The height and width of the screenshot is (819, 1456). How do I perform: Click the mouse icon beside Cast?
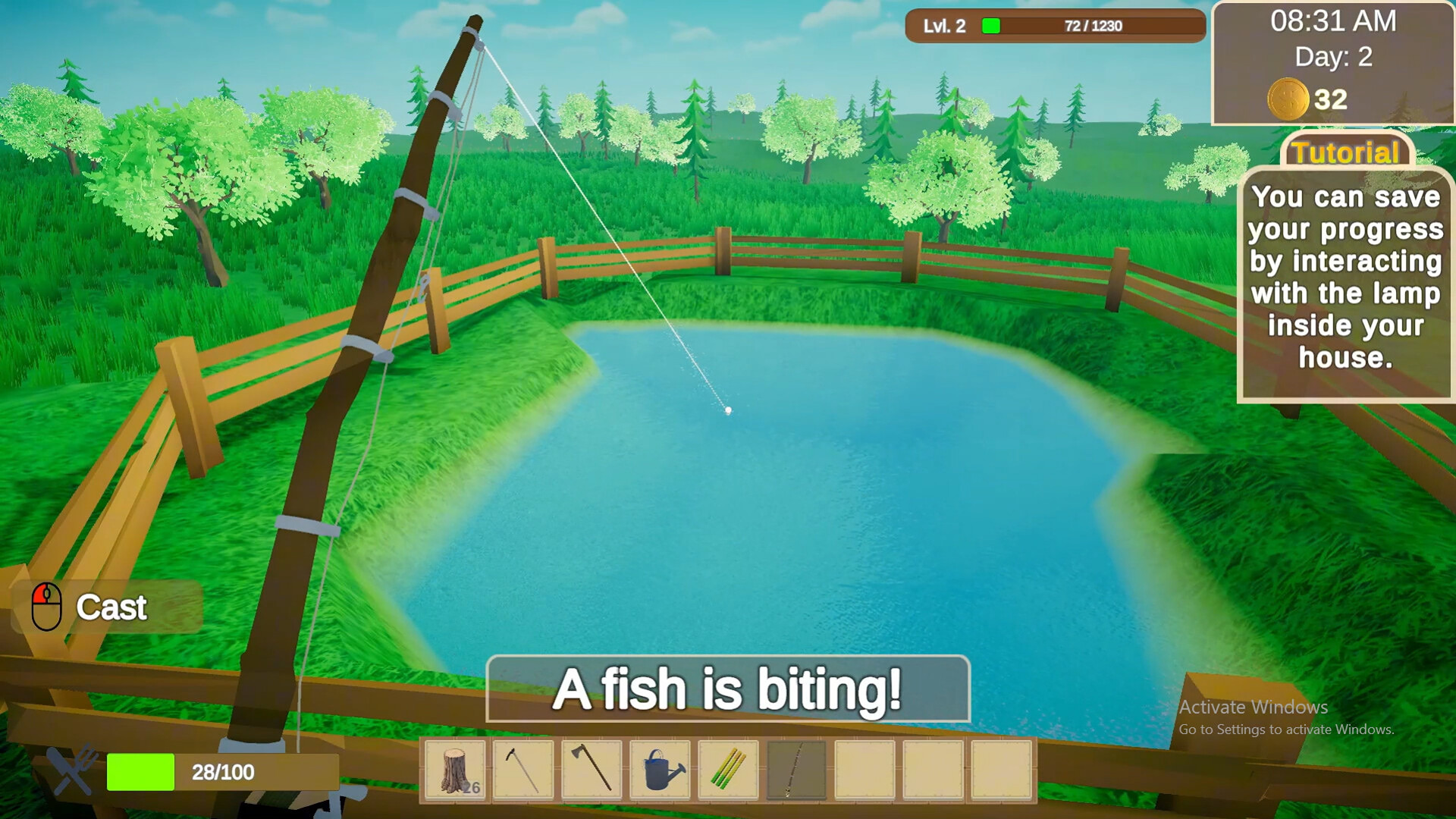pos(47,607)
